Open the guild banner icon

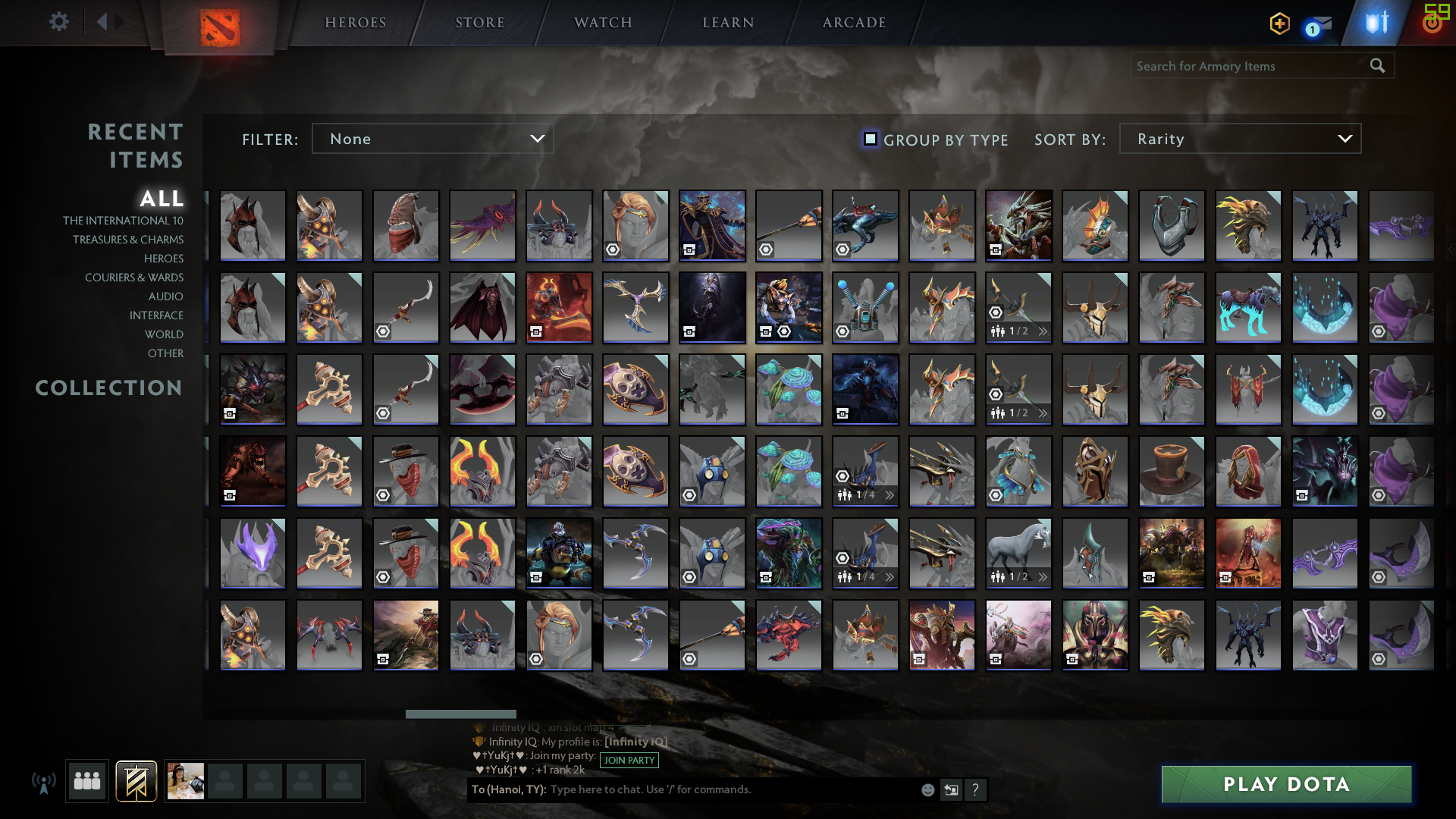coord(134,780)
